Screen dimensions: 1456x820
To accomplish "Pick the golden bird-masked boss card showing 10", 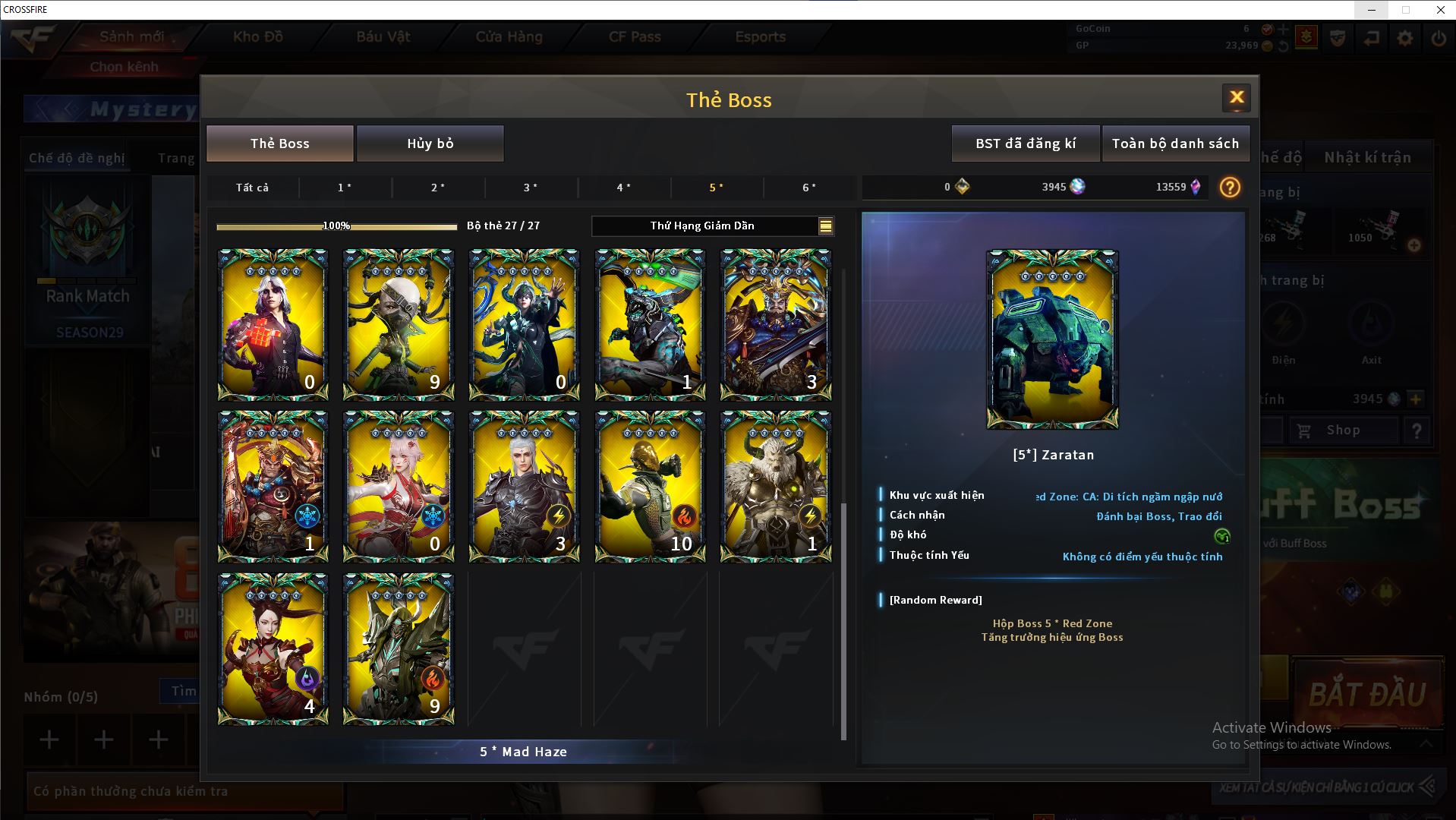I will pos(650,487).
